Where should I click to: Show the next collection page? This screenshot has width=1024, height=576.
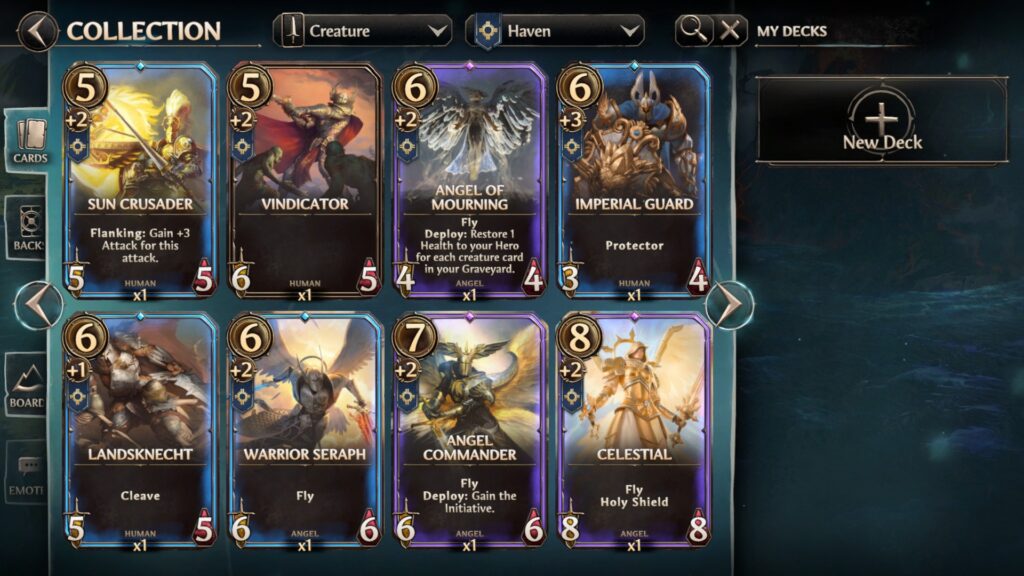(731, 305)
